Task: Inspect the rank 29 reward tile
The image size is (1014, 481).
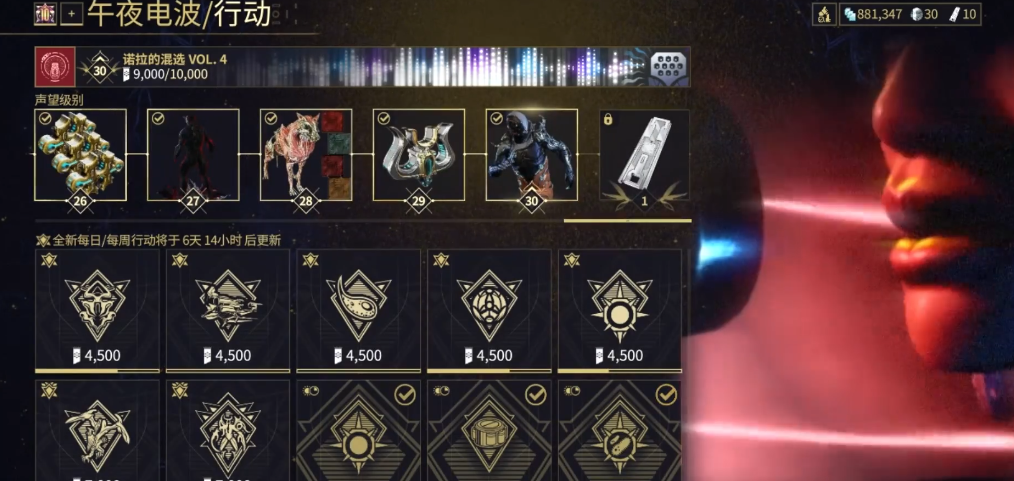Action: click(419, 155)
